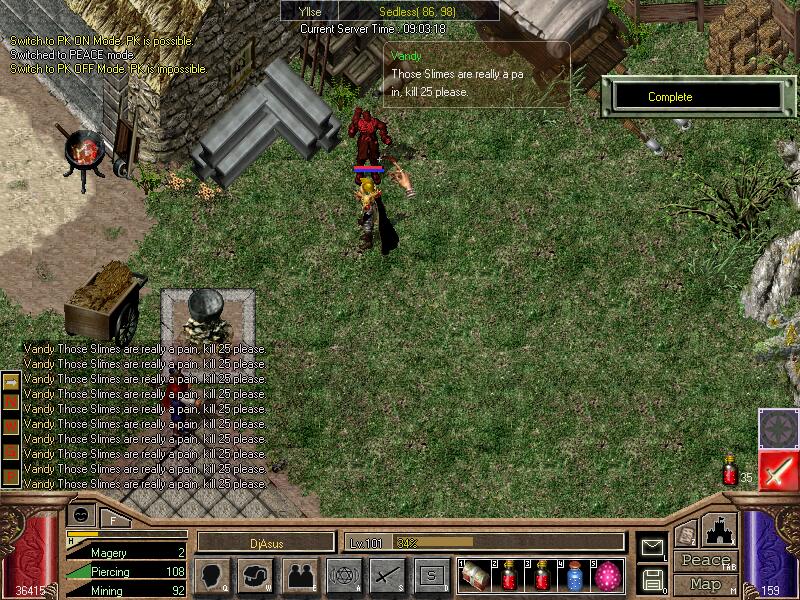Viewport: 800px width, 600px height.
Task: Open the hexagram magic button
Action: click(x=344, y=576)
